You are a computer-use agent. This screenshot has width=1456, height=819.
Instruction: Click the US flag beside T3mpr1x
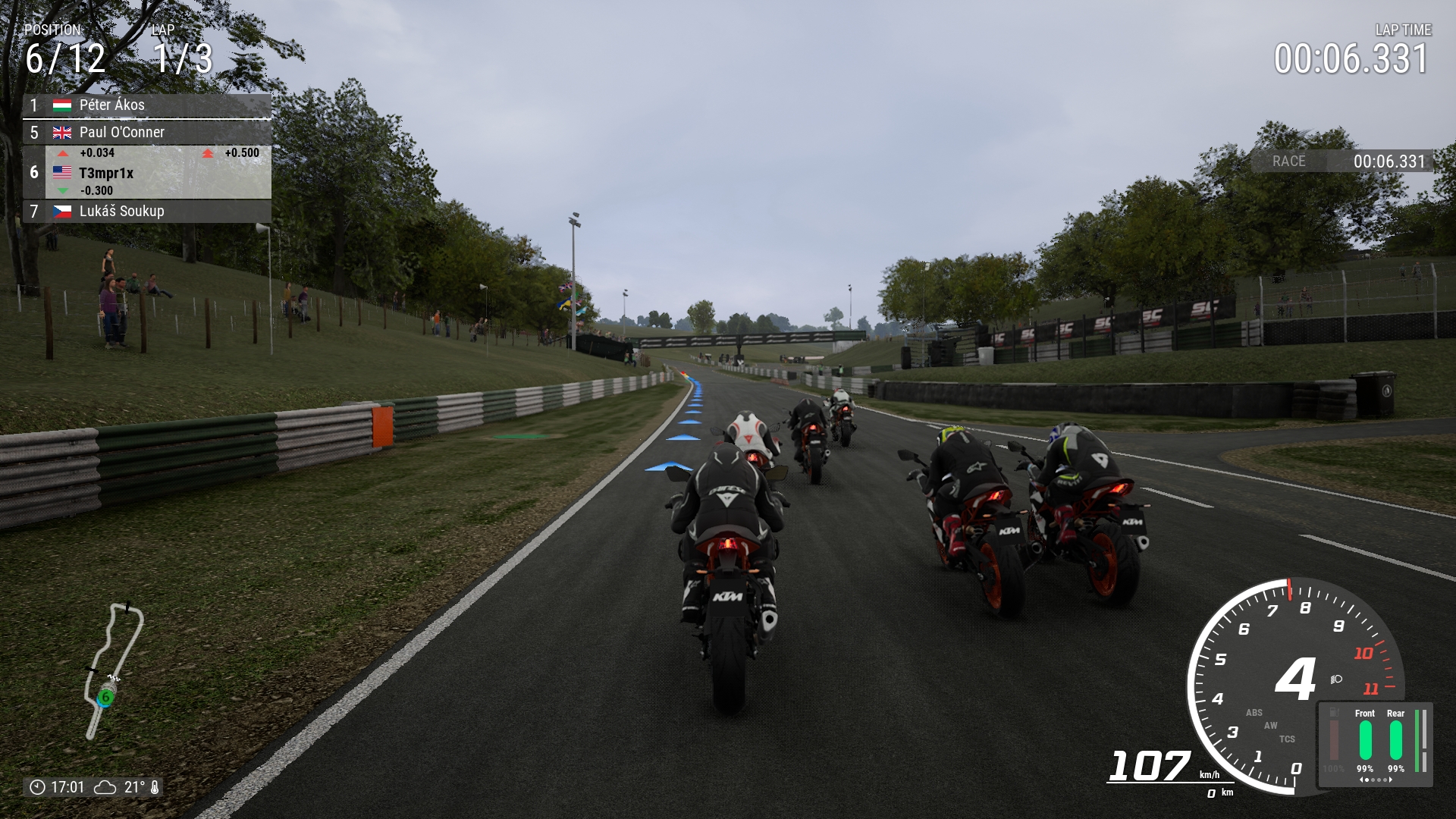point(62,172)
